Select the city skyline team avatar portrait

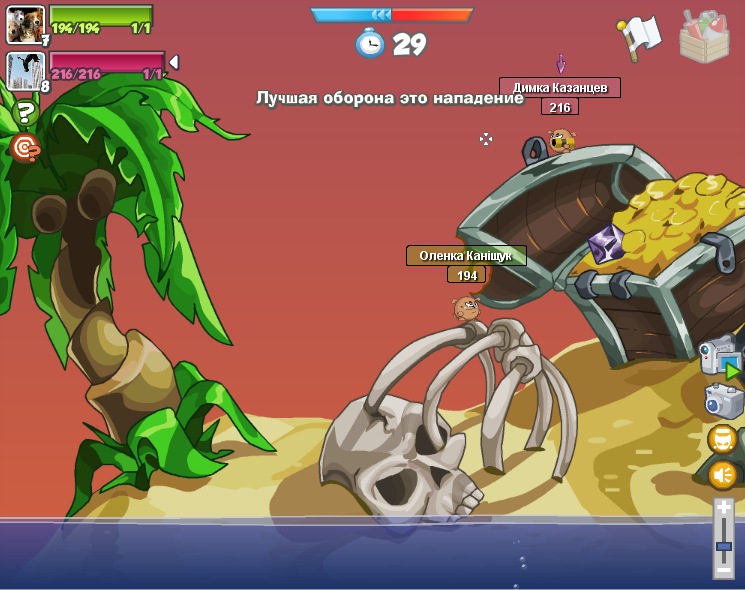tap(25, 70)
